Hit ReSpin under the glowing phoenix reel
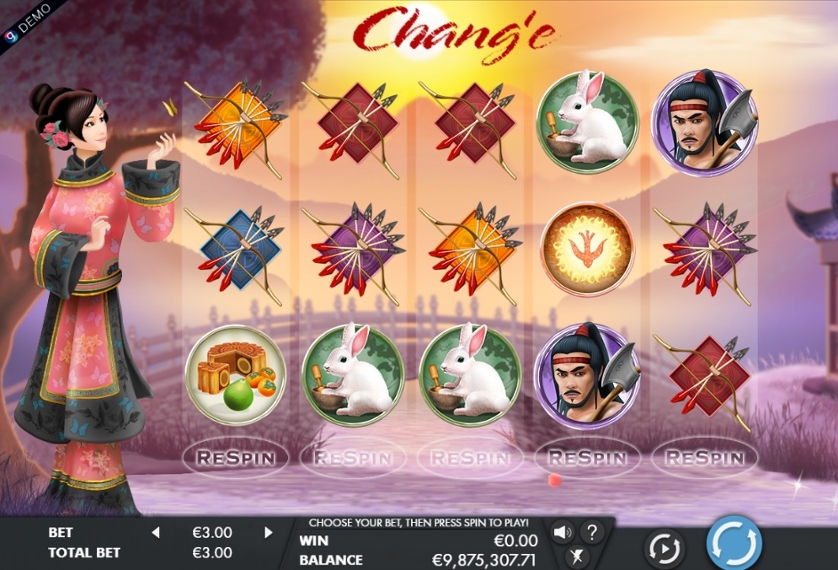This screenshot has width=838, height=570. 588,458
